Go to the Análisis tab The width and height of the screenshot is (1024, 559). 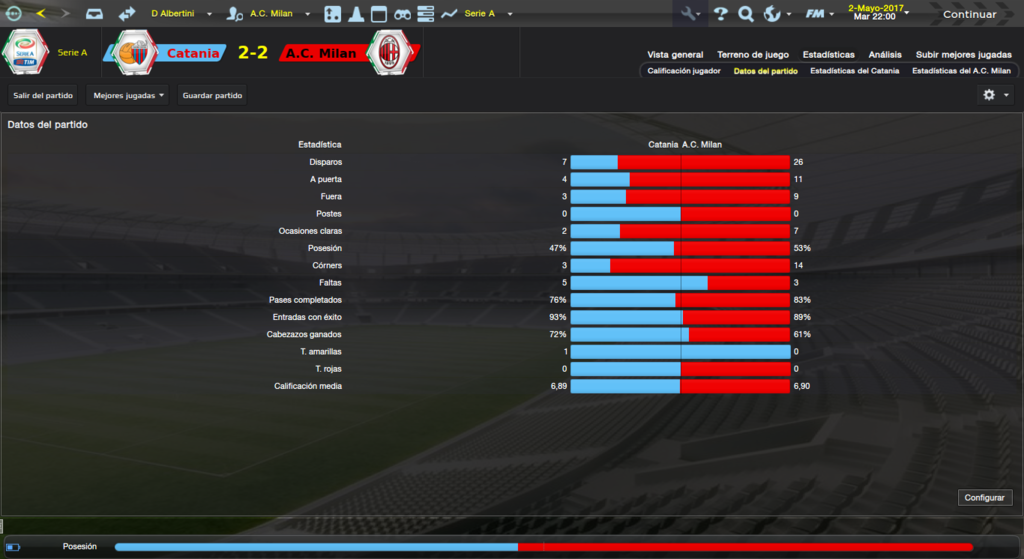pyautogui.click(x=885, y=55)
